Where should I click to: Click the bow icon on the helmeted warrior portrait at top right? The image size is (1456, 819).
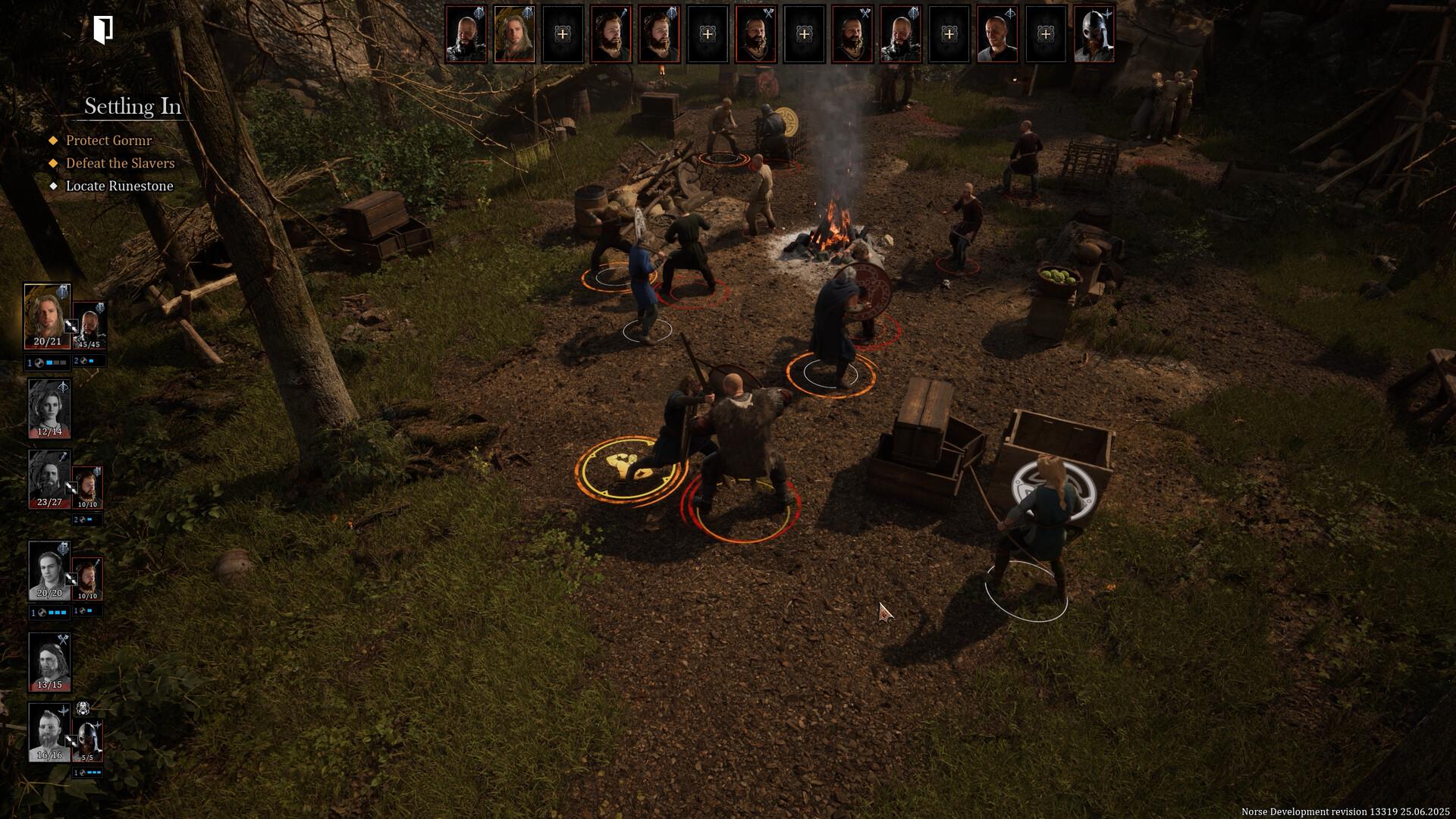coord(1107,13)
